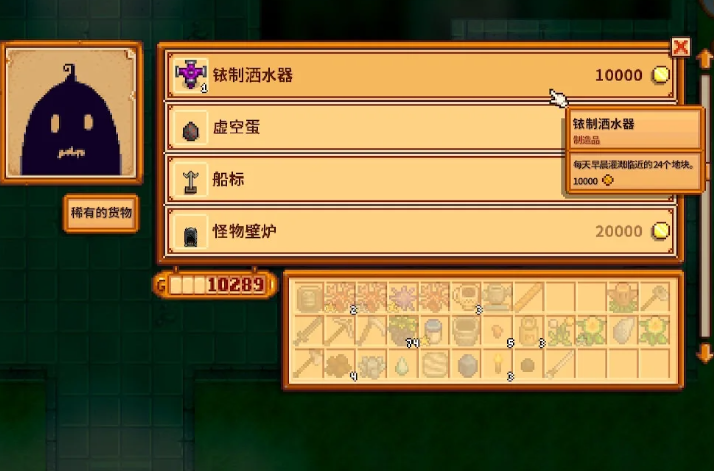
Task: Select the watering can in the inventory
Action: pos(496,296)
